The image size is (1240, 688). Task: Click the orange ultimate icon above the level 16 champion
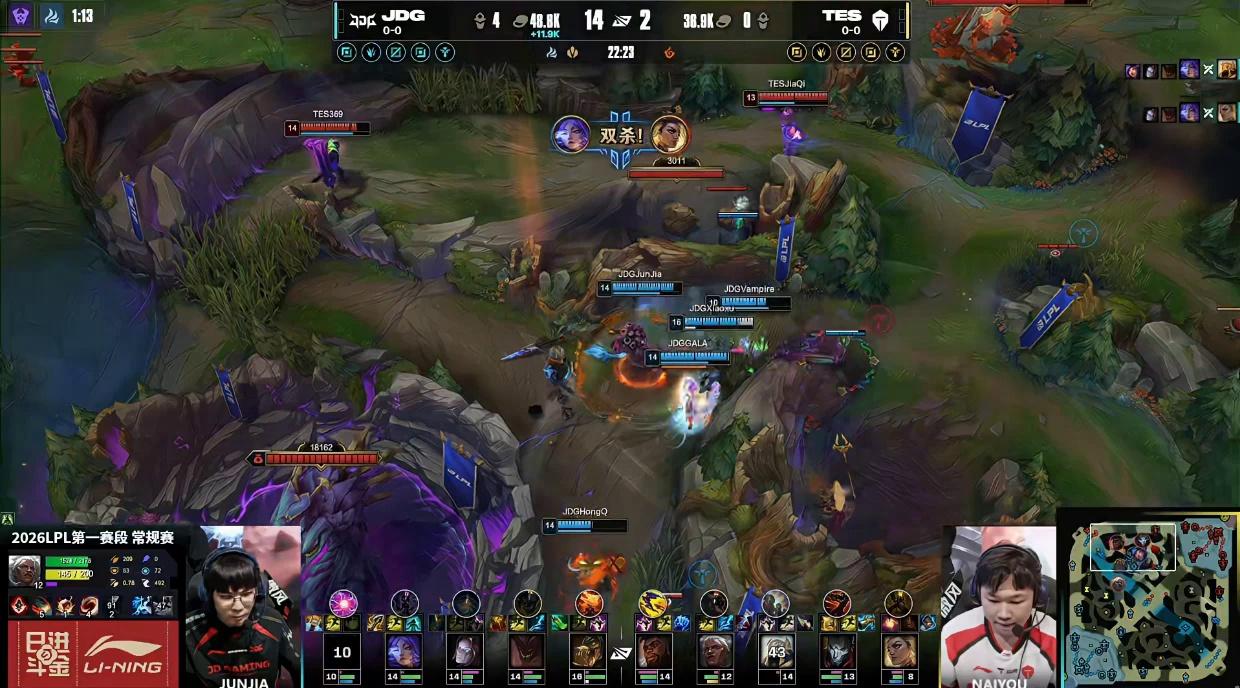[589, 603]
